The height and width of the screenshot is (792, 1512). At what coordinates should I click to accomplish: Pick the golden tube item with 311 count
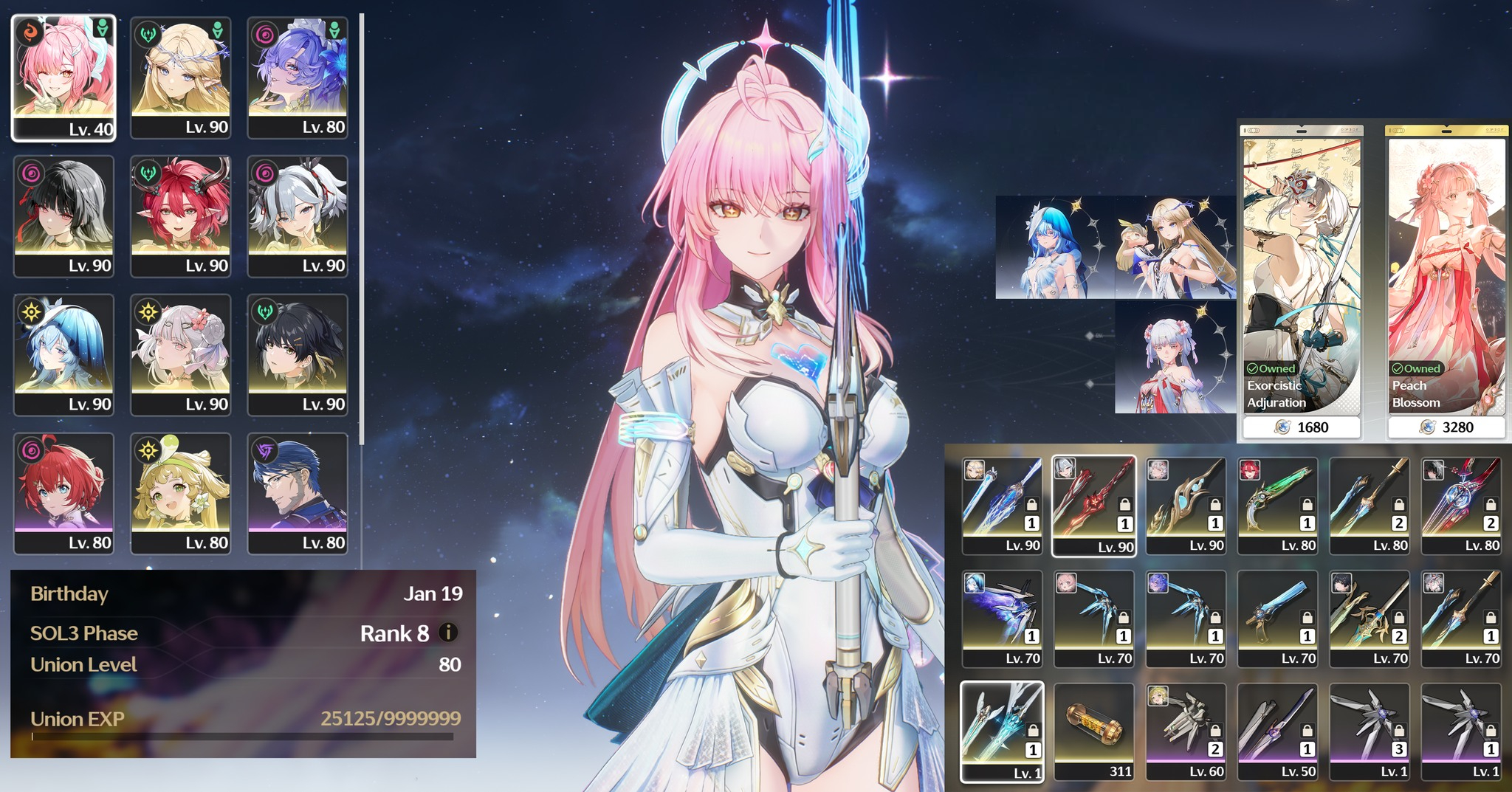[1093, 731]
